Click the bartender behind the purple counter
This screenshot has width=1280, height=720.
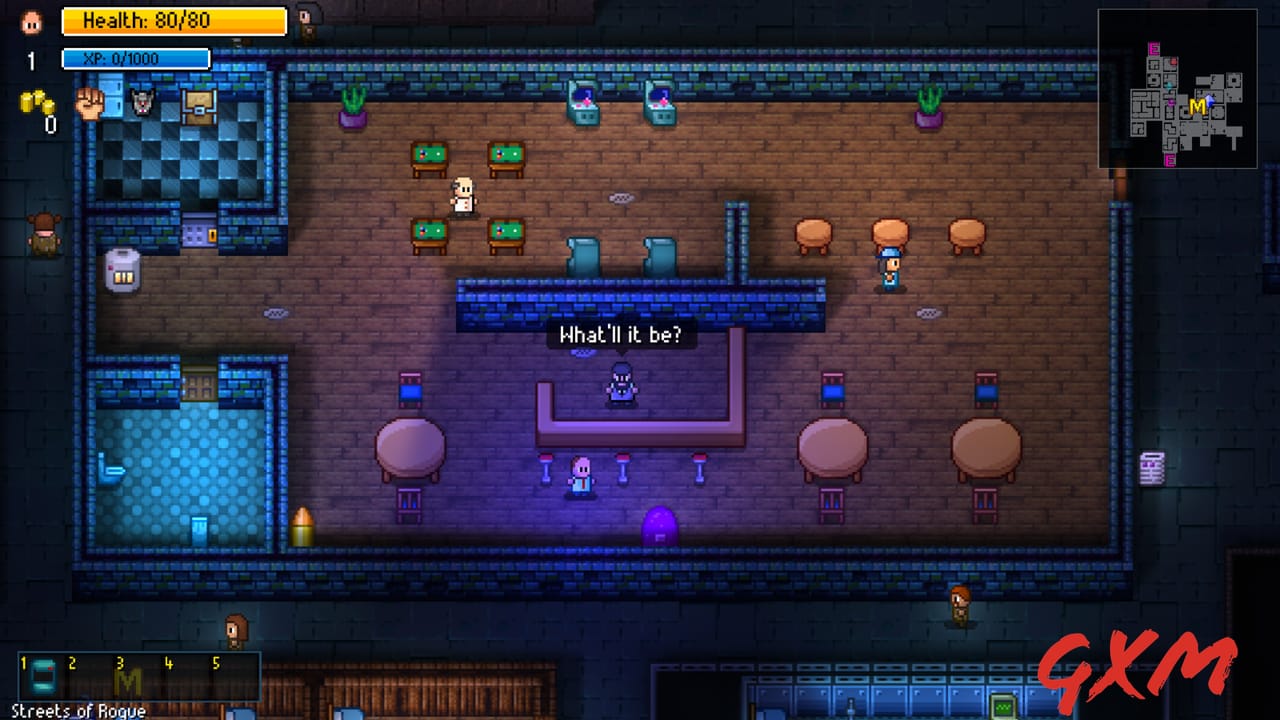tap(621, 385)
